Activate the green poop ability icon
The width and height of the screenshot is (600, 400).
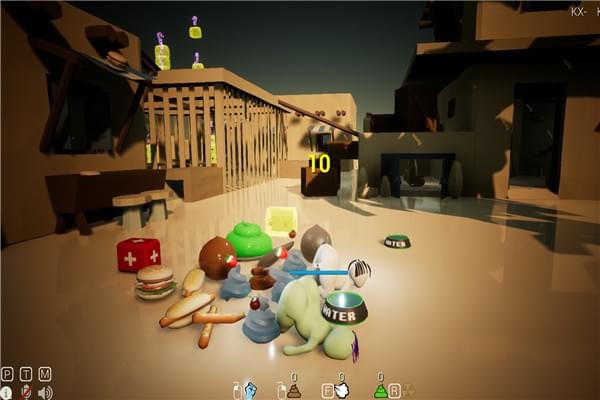coord(380,391)
